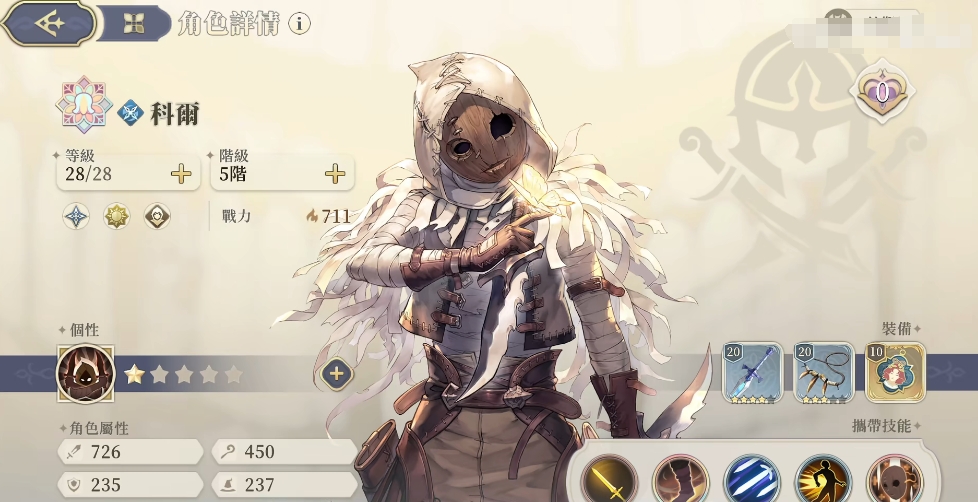The width and height of the screenshot is (978, 502).
Task: Open the purple heart affinity icon
Action: click(x=884, y=93)
